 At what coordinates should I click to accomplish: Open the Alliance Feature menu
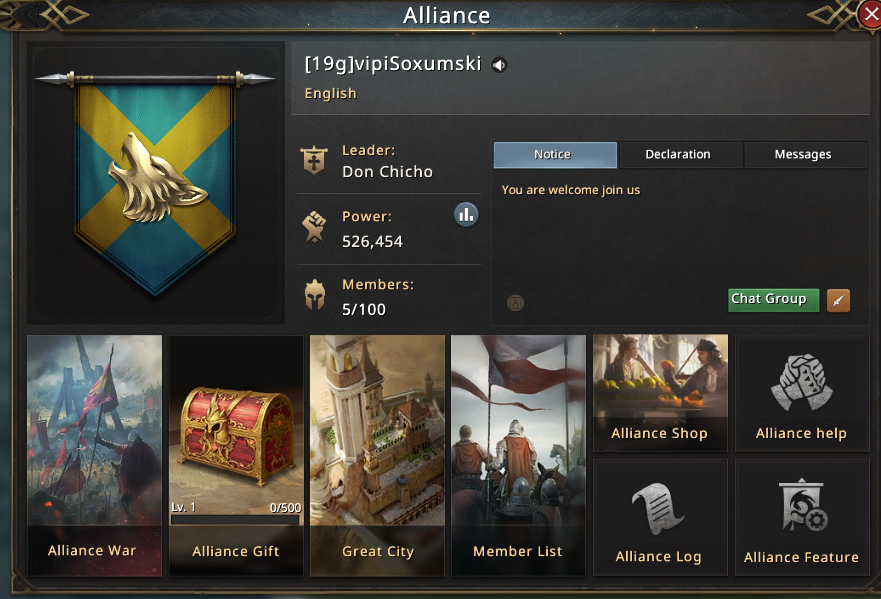801,517
